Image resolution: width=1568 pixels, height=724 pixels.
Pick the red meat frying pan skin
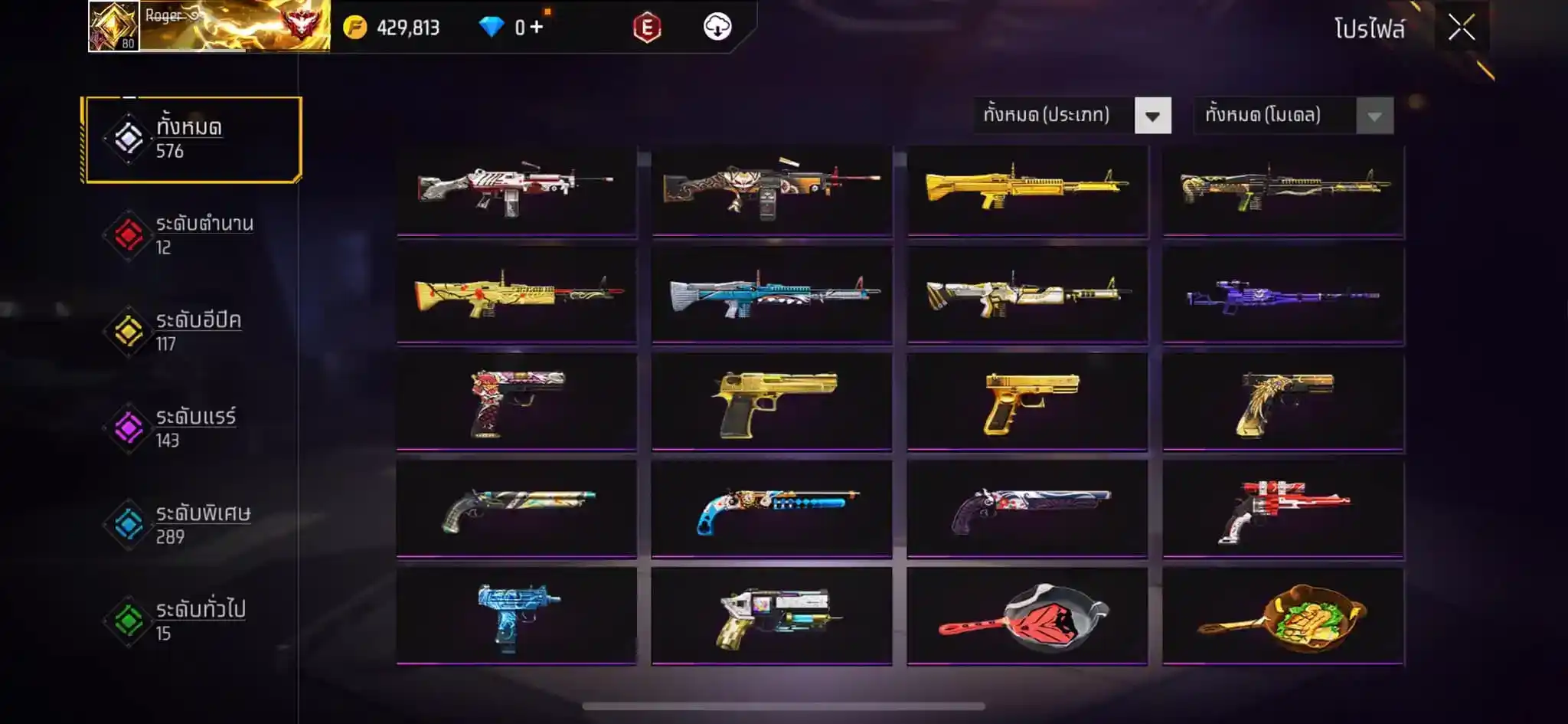pos(1027,616)
